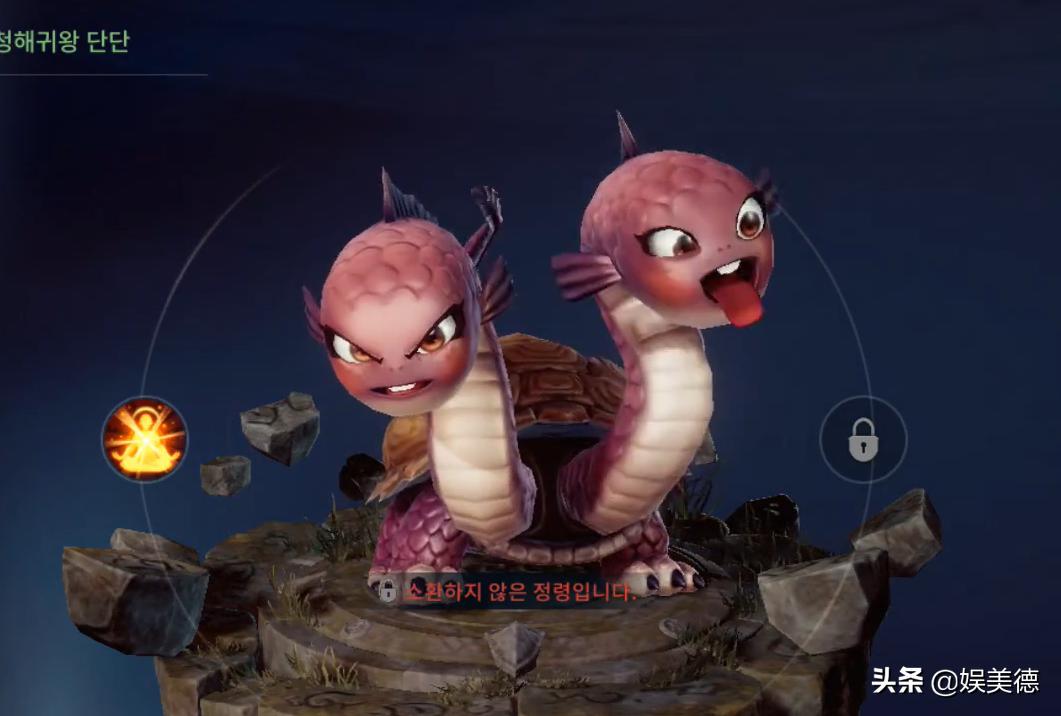Click the locked padlock skill slot
The image size is (1061, 716).
click(x=862, y=440)
